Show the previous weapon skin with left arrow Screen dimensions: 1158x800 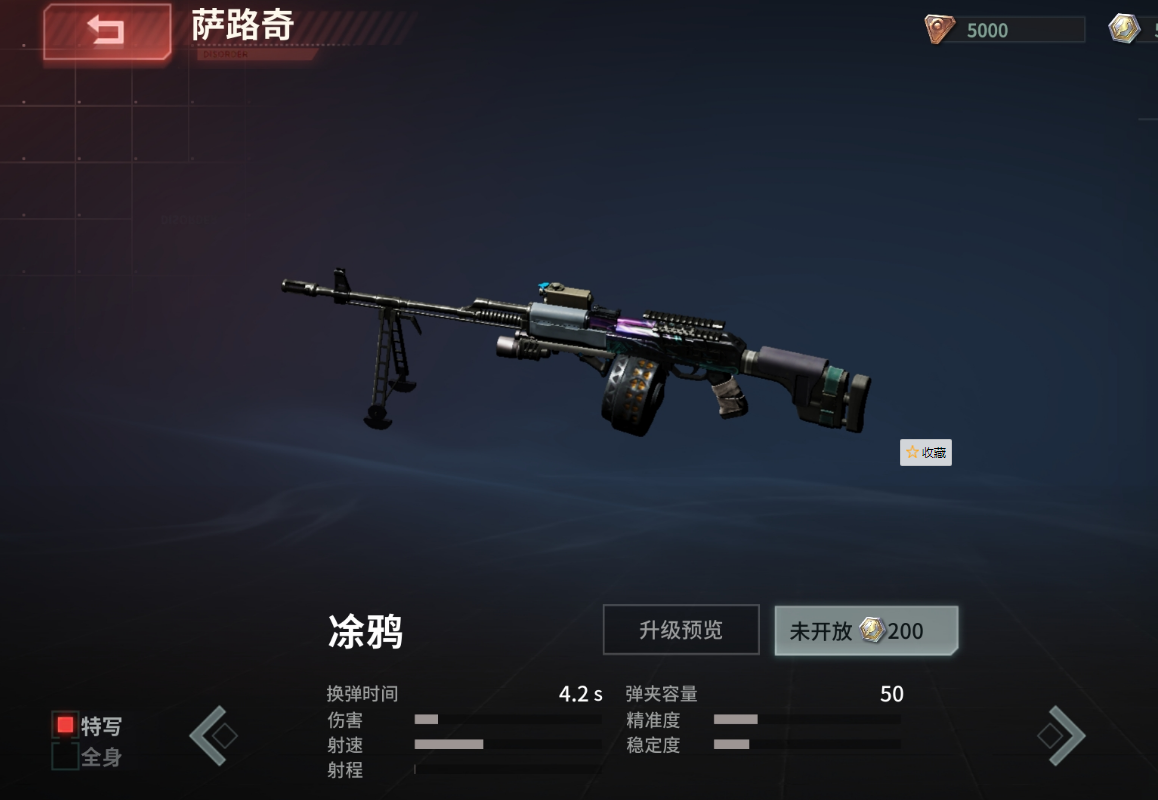click(211, 736)
